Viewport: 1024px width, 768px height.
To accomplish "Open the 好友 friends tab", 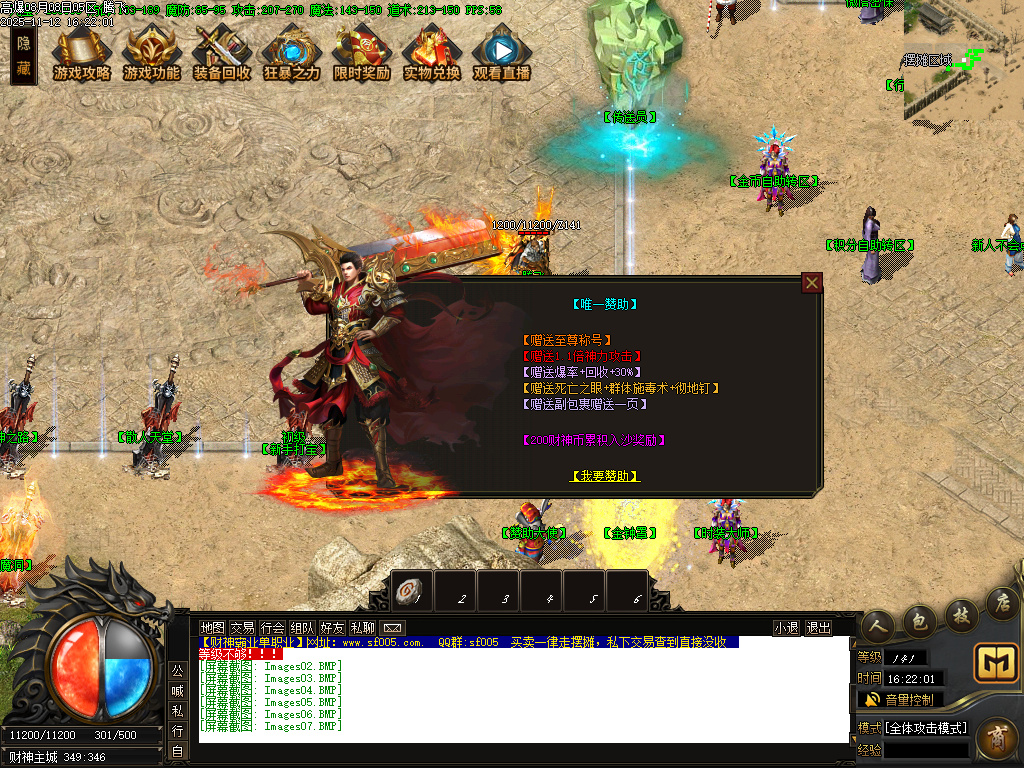I will (332, 628).
